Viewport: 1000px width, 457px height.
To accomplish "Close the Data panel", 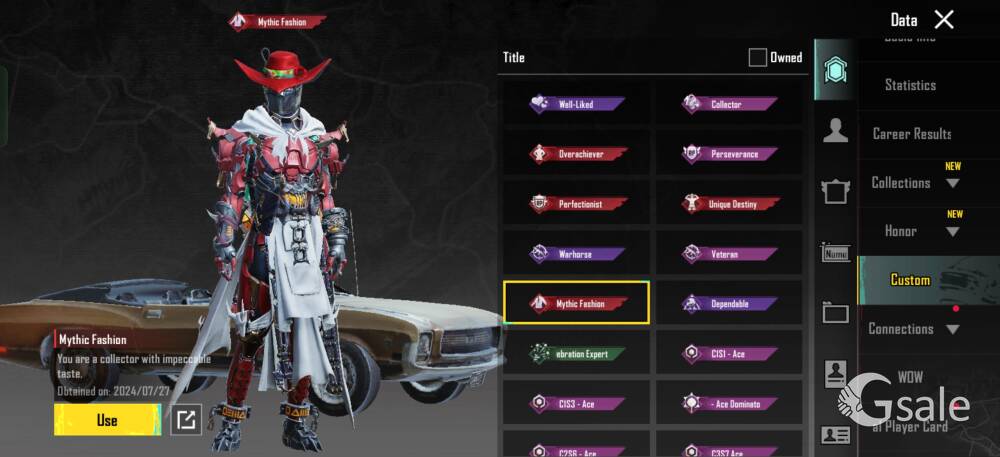I will 943,19.
